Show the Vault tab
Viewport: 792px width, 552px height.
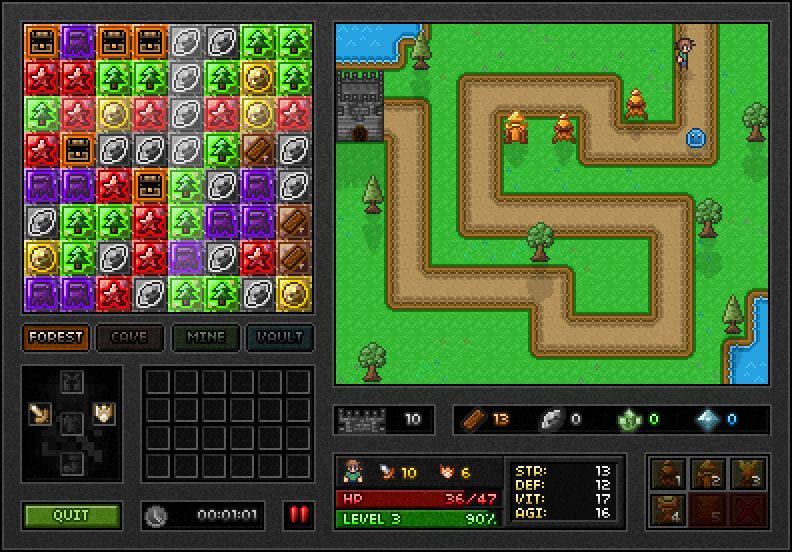pos(280,337)
